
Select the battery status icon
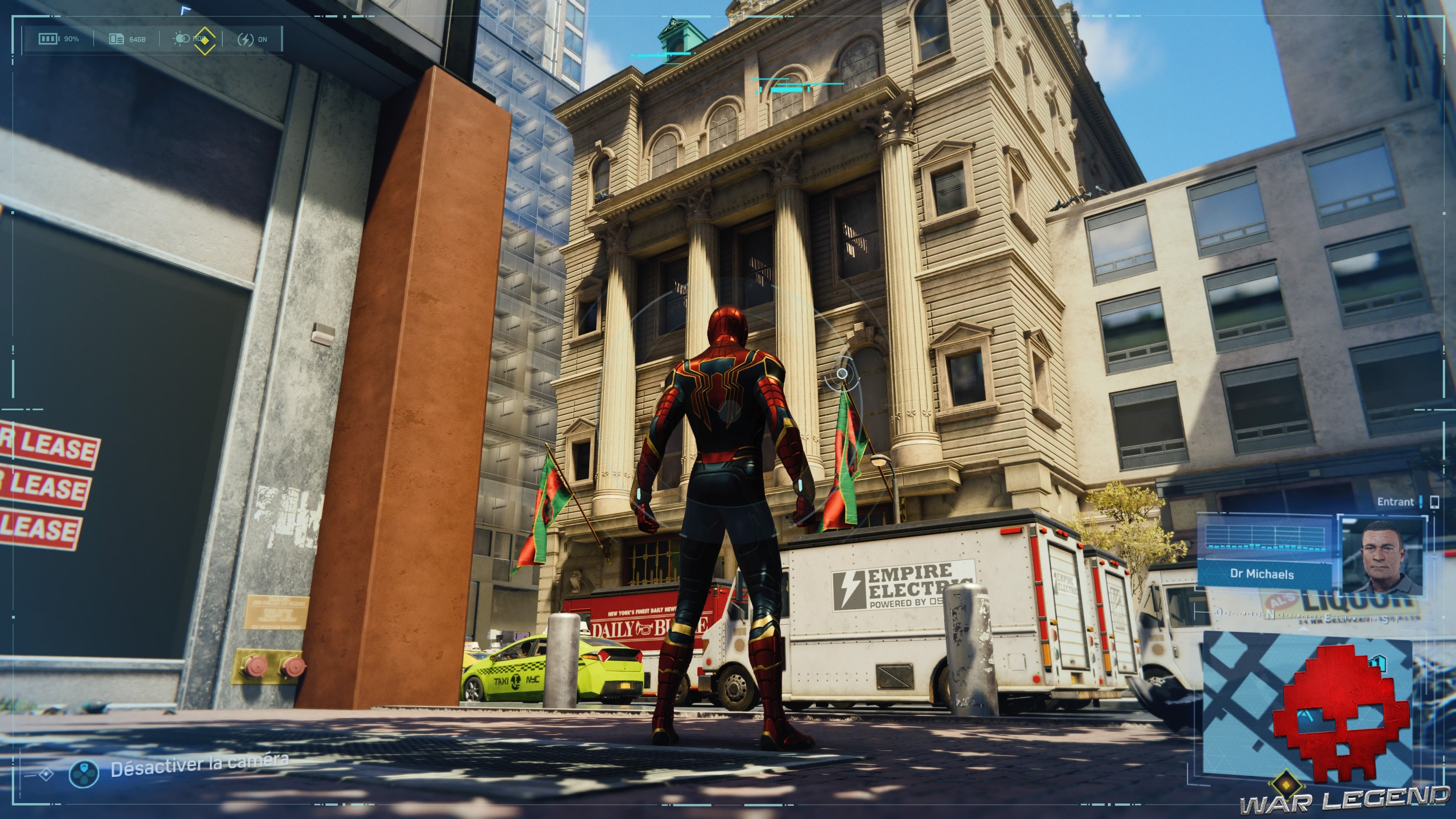click(x=49, y=39)
